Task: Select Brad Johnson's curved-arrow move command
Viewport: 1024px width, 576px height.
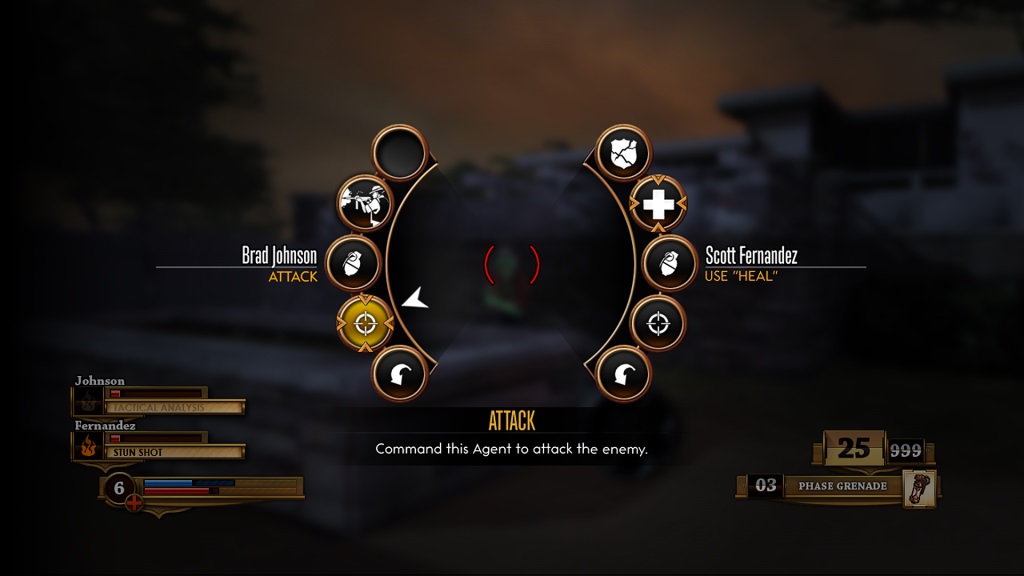Action: point(400,375)
